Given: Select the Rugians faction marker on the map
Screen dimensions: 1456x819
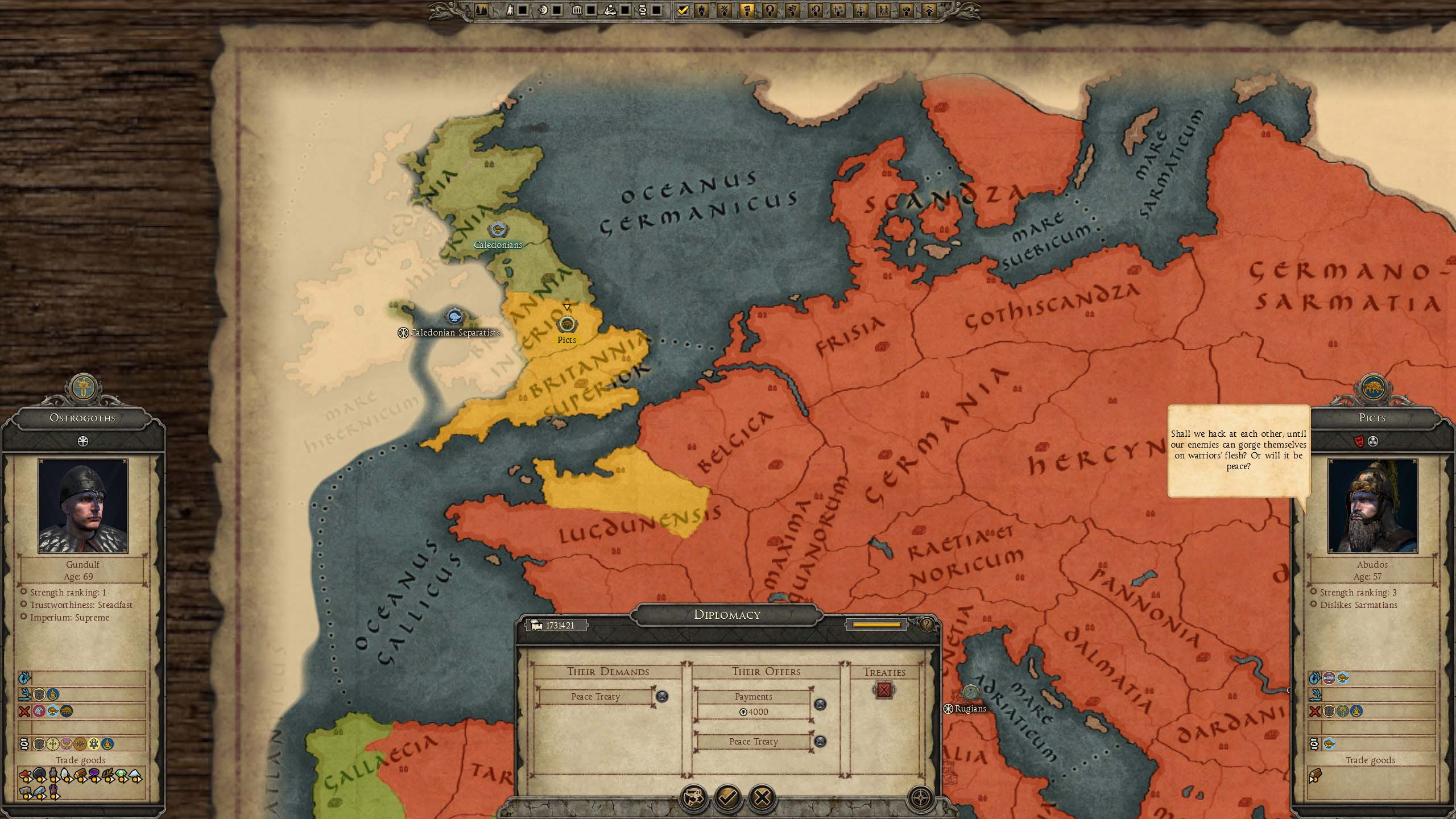Looking at the screenshot, I should pos(970,693).
